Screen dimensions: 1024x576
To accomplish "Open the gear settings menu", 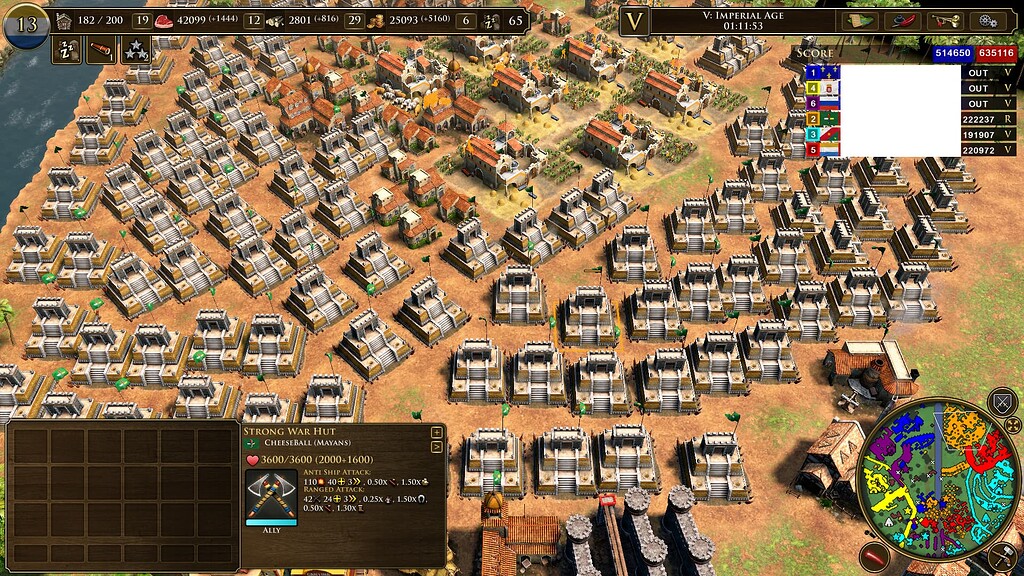I will 988,21.
